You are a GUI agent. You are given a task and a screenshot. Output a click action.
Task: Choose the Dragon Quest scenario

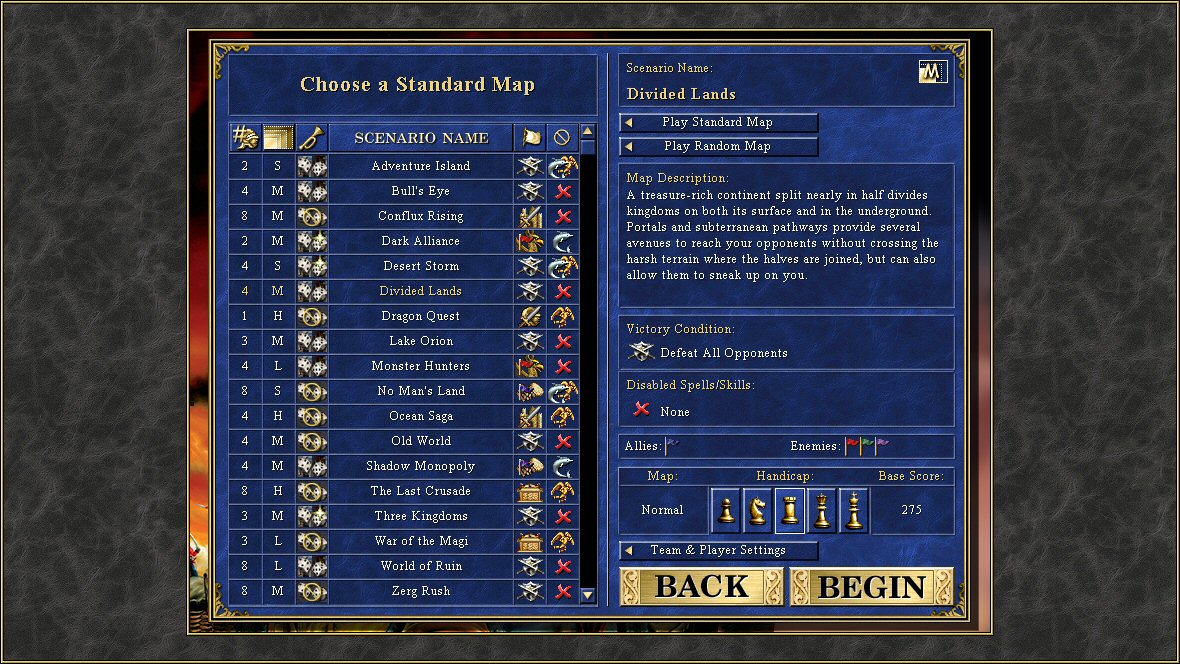click(420, 316)
